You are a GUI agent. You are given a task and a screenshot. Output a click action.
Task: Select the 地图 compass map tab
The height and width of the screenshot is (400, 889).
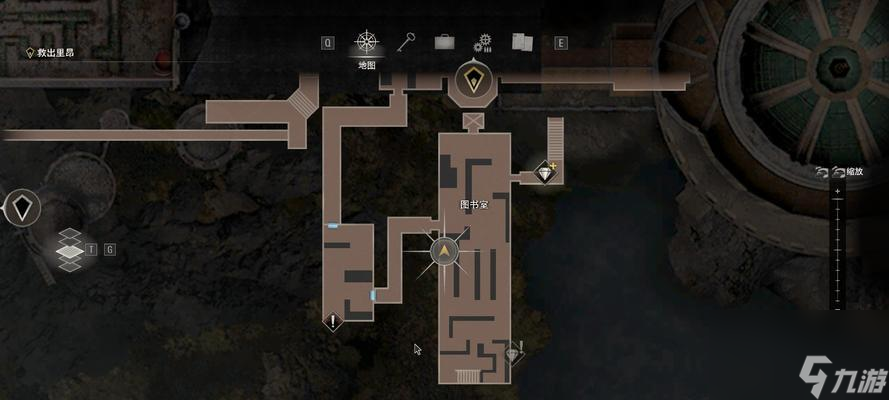pyautogui.click(x=367, y=44)
